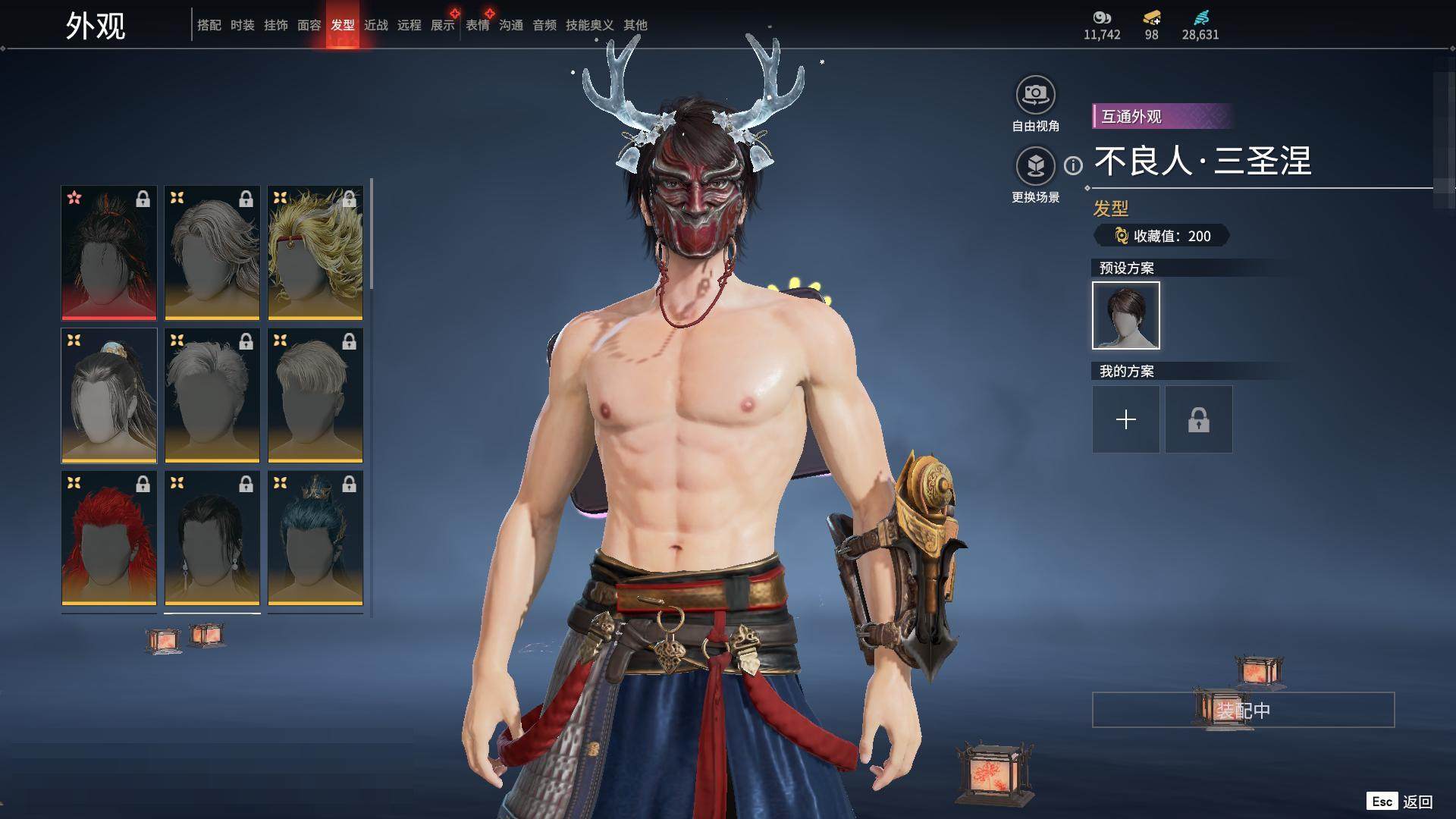Switch to the 远程 tab
This screenshot has width=1456, height=819.
(x=409, y=25)
